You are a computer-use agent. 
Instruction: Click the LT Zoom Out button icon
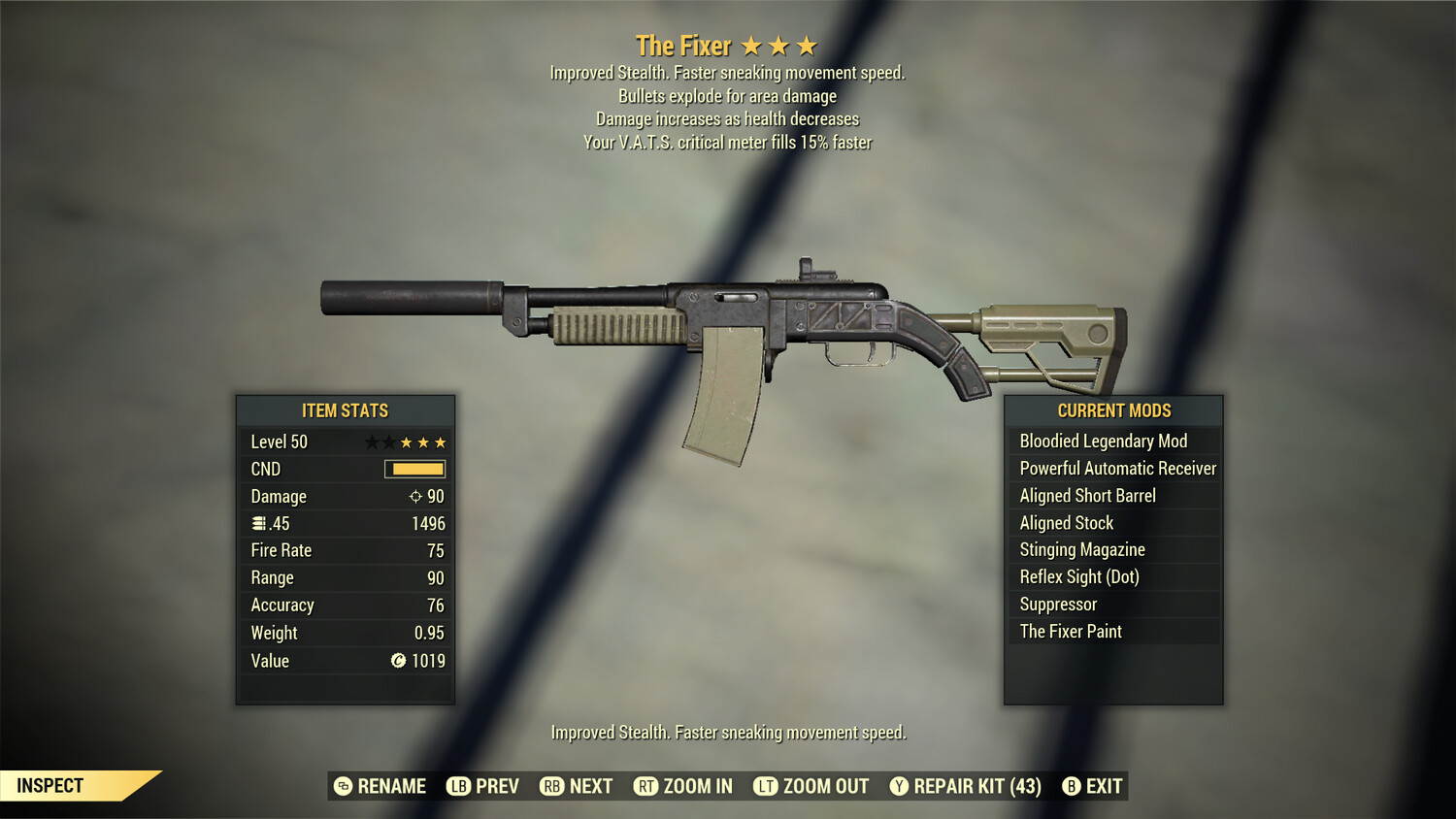pyautogui.click(x=764, y=786)
